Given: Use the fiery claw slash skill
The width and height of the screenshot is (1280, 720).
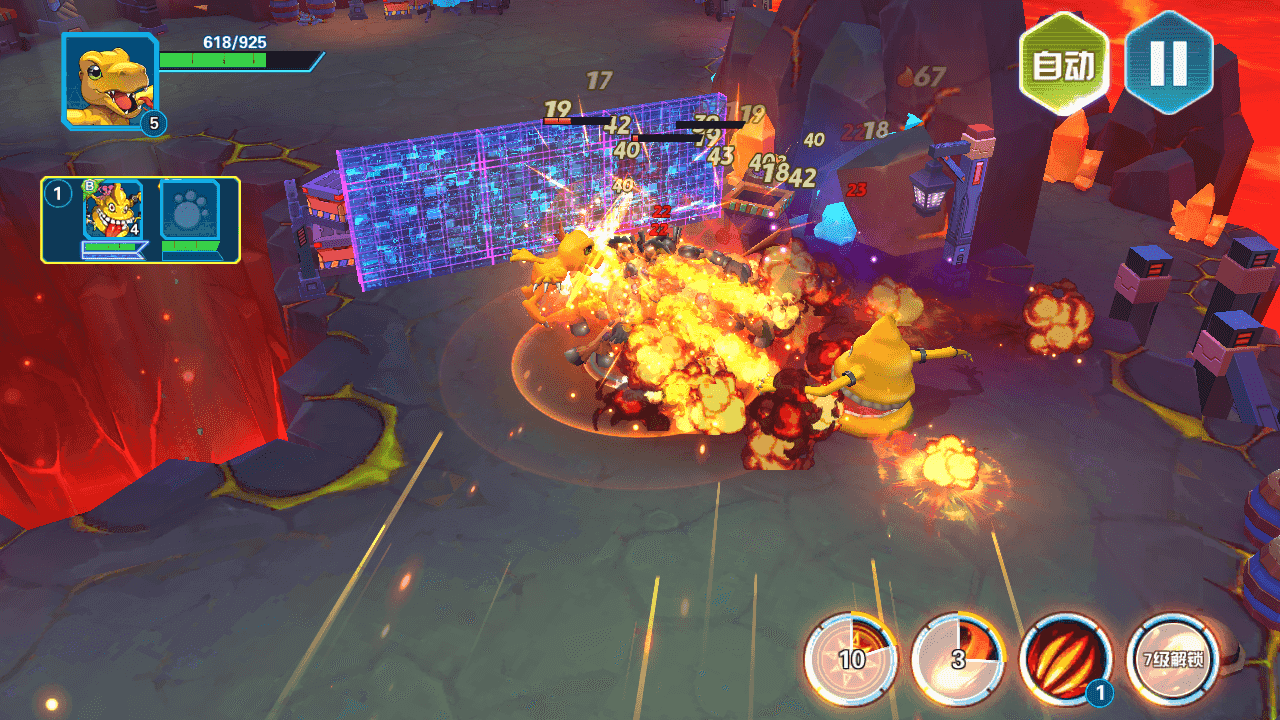Looking at the screenshot, I should click(1066, 660).
